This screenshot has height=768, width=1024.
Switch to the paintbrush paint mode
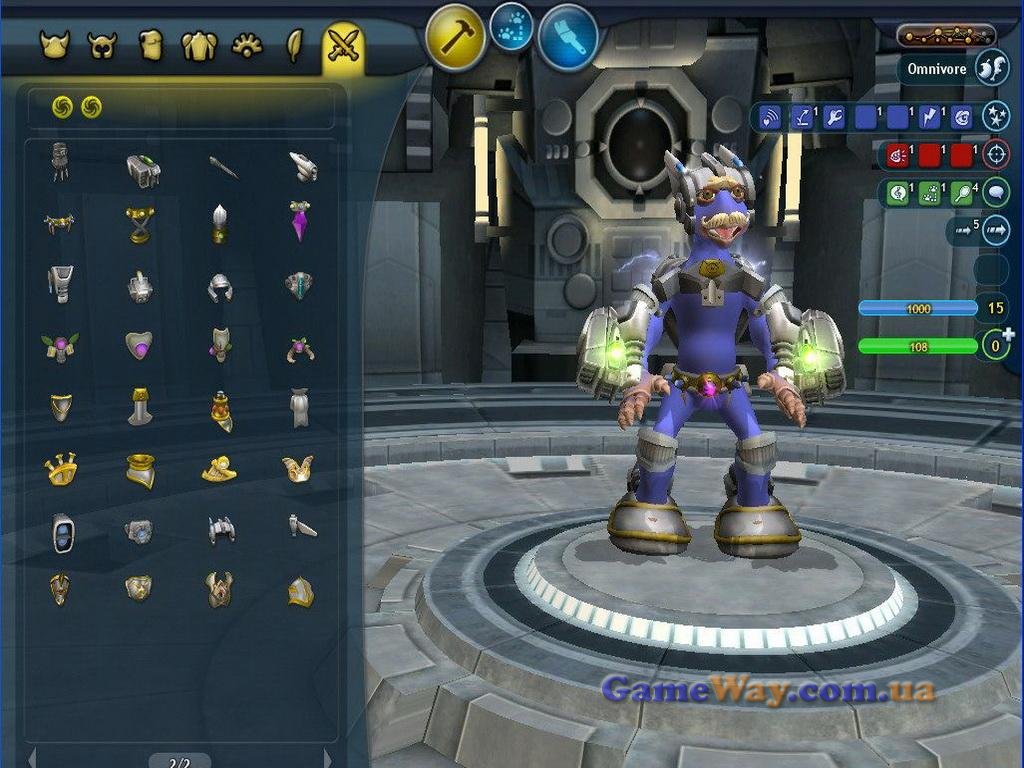point(568,38)
